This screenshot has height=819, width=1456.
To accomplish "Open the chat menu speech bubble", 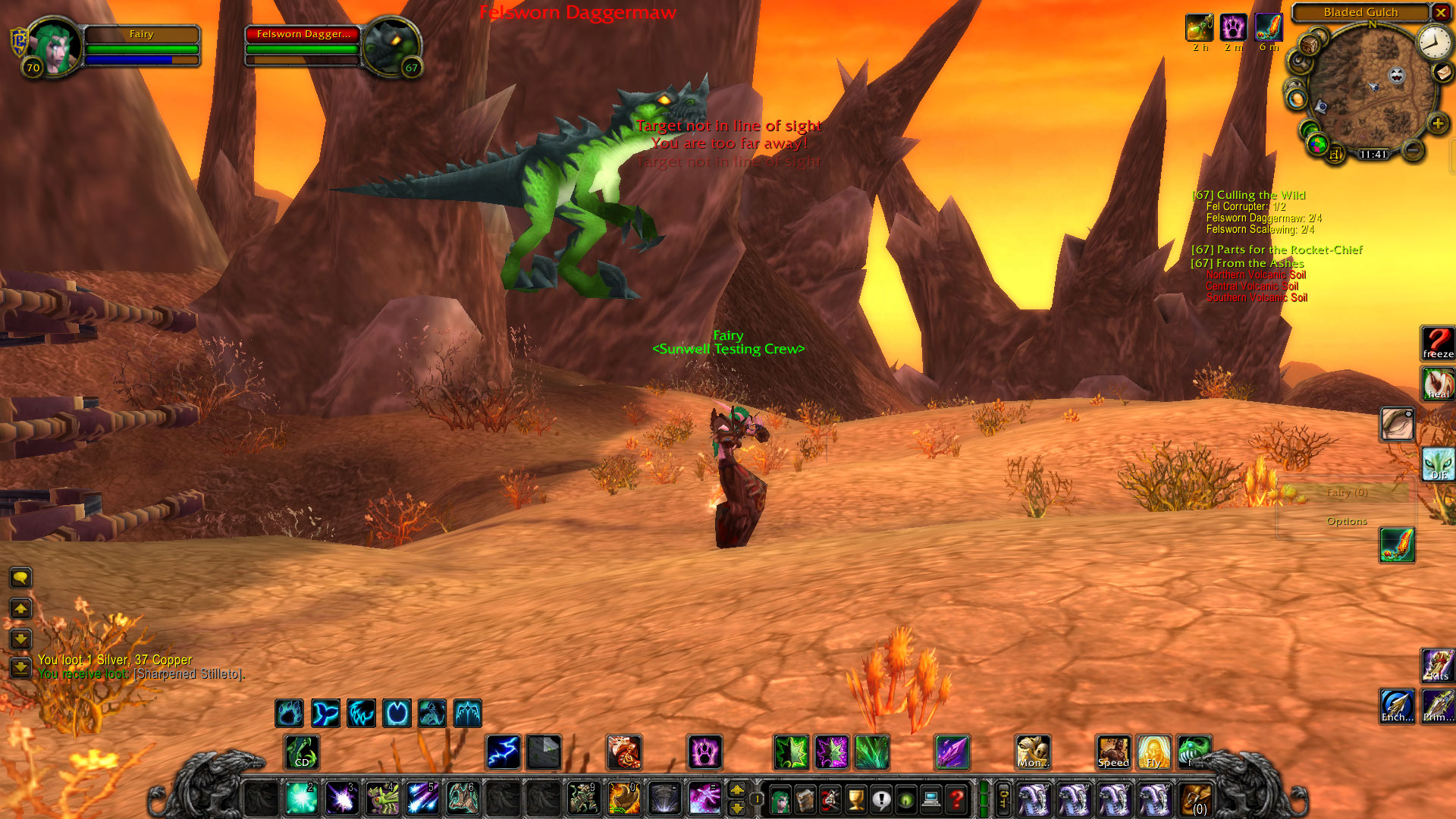I will click(20, 578).
